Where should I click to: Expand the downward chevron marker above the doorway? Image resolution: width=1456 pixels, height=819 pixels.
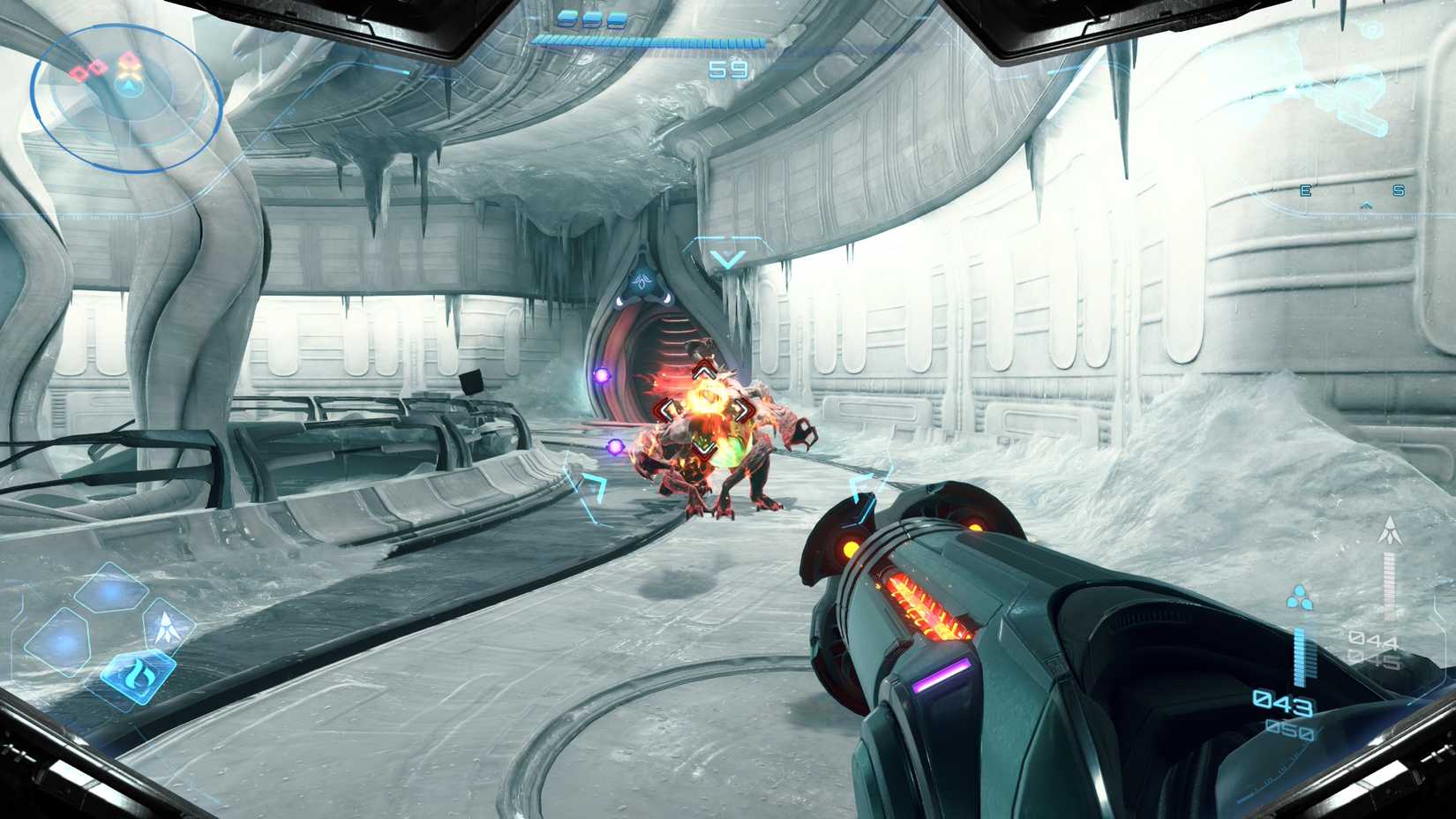(x=727, y=257)
